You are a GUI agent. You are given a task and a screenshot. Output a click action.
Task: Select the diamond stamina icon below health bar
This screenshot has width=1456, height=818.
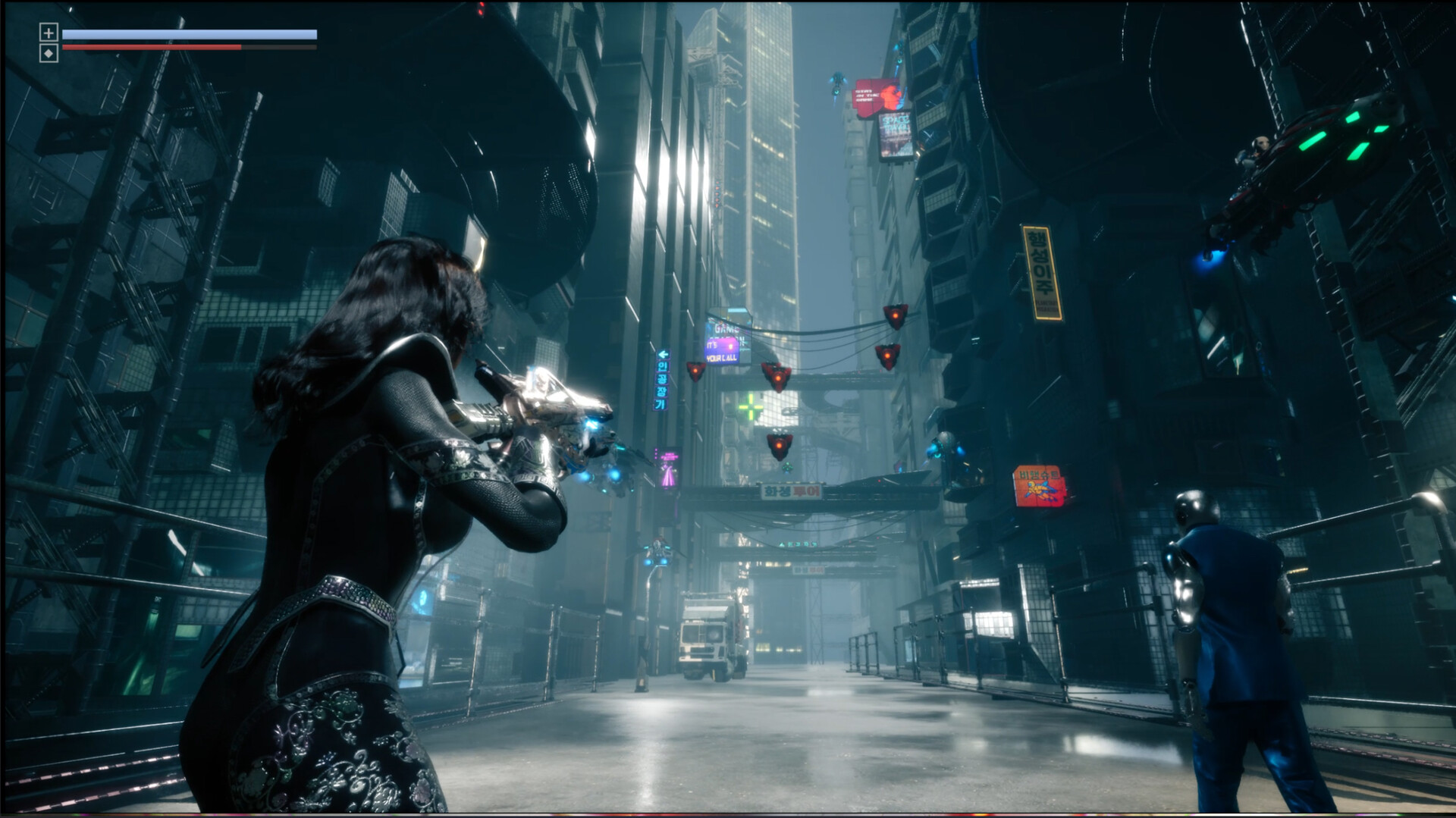coord(49,53)
